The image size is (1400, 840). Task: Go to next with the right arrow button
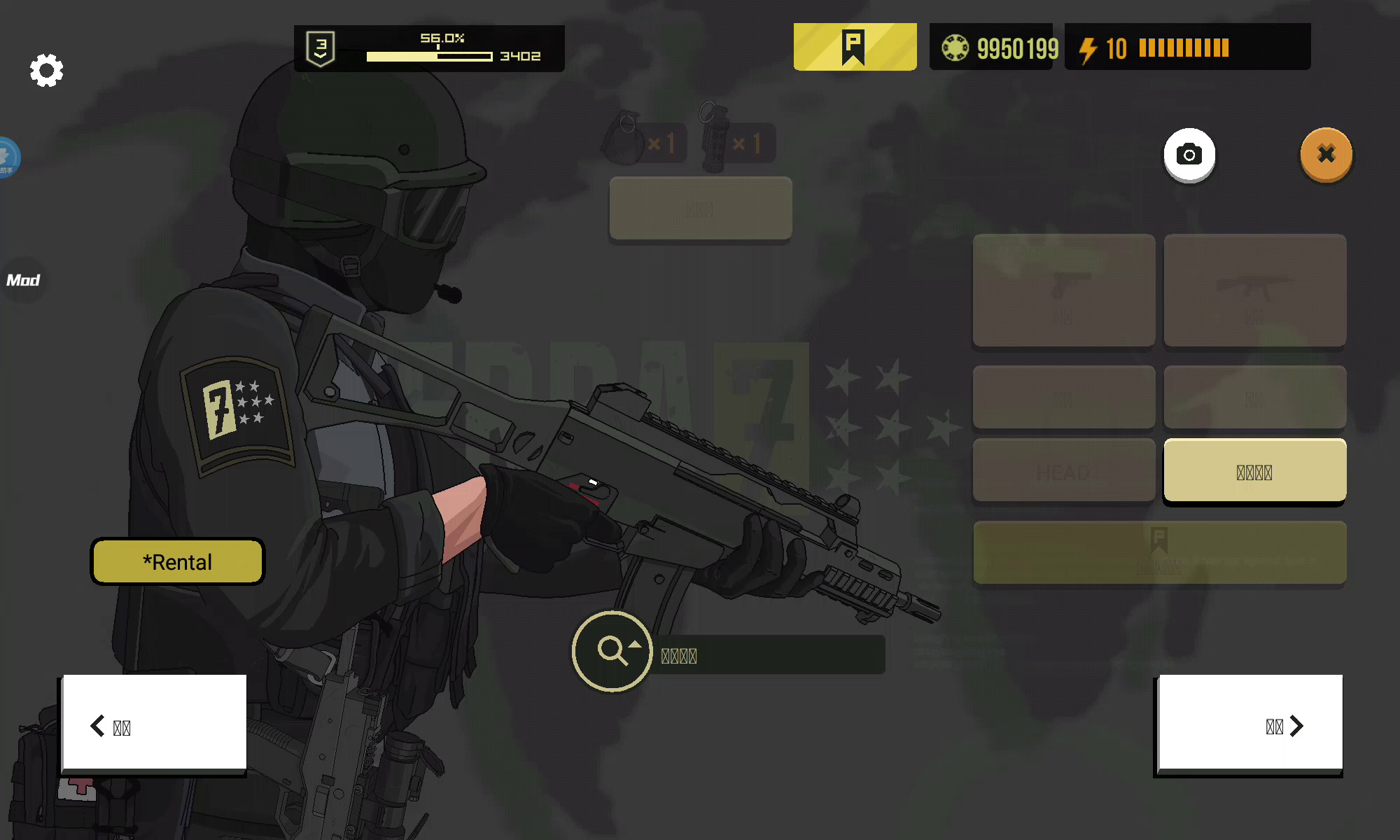1250,724
